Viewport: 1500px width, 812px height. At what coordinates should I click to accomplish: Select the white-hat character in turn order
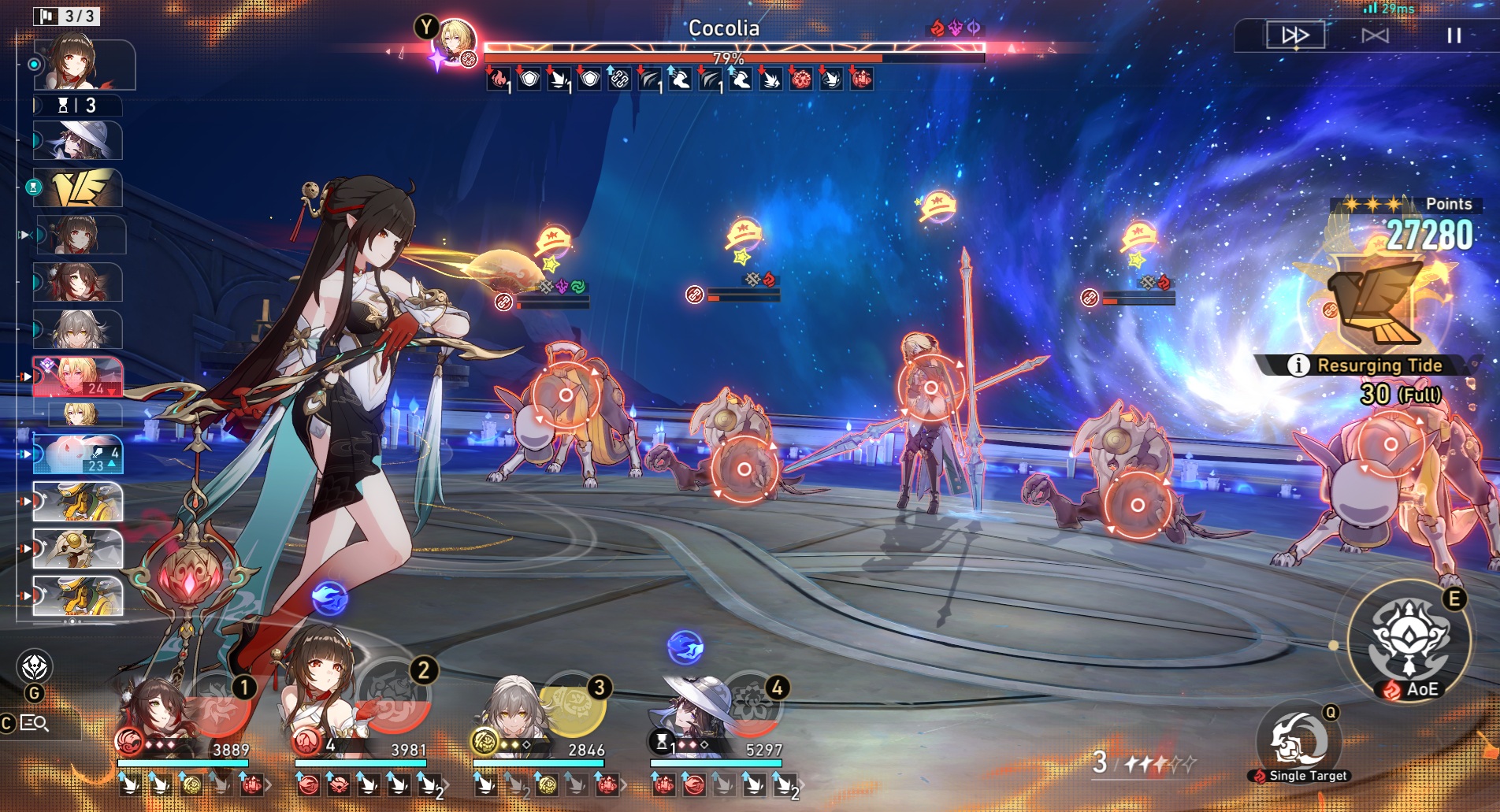(79, 142)
